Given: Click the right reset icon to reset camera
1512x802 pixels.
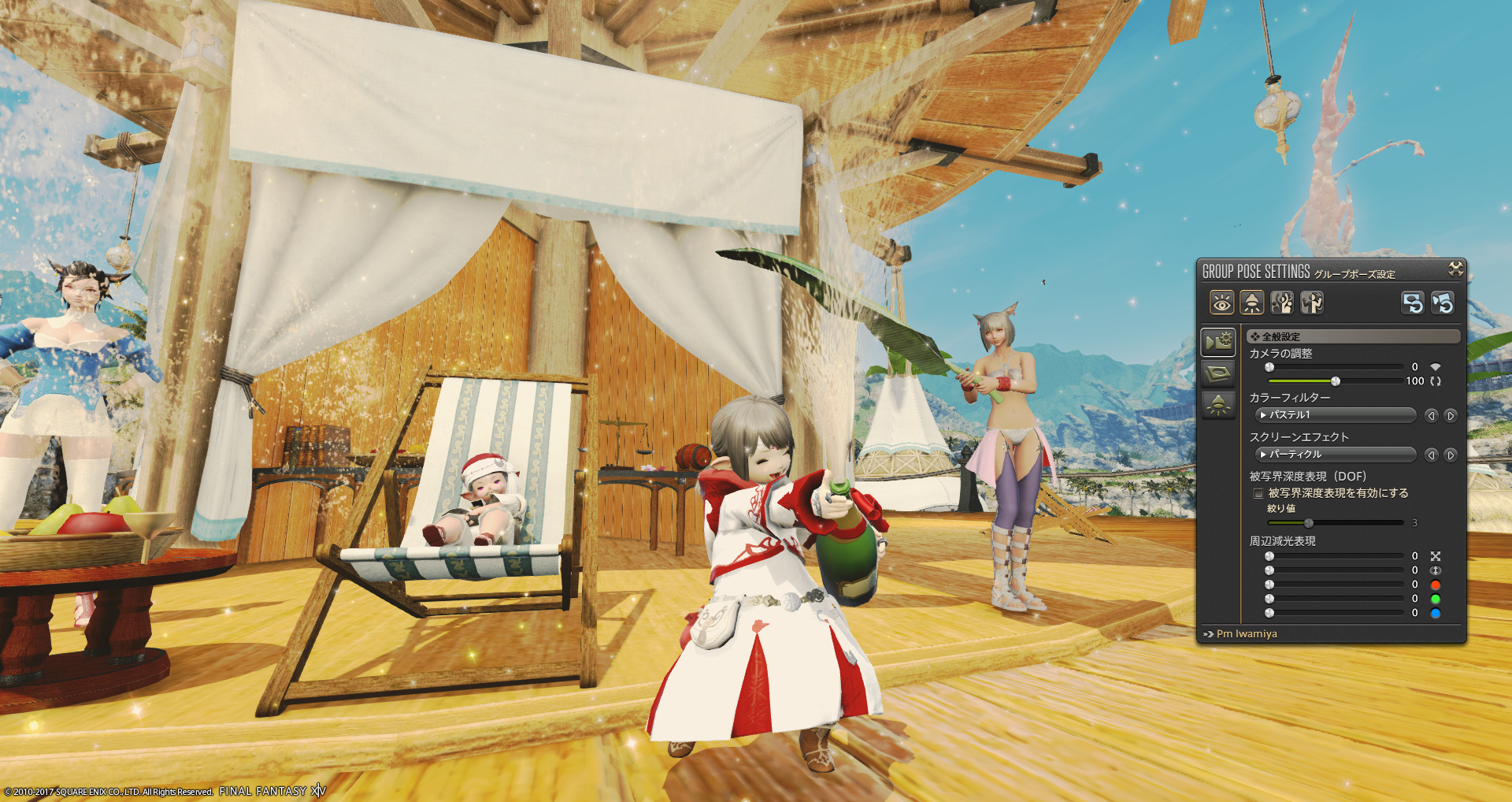Looking at the screenshot, I should coord(1442,303).
